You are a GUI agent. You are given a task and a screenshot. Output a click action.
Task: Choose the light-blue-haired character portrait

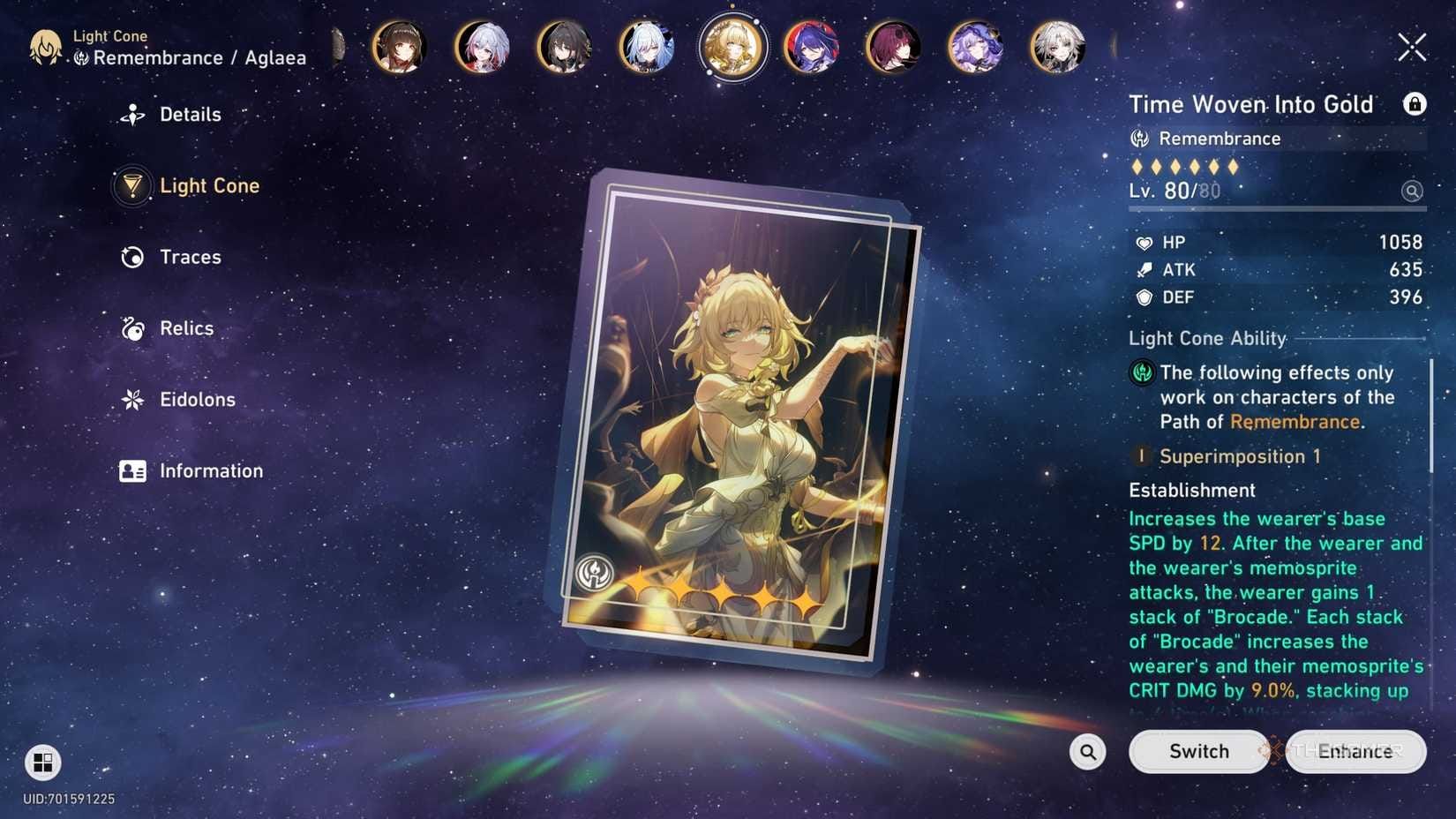[647, 47]
